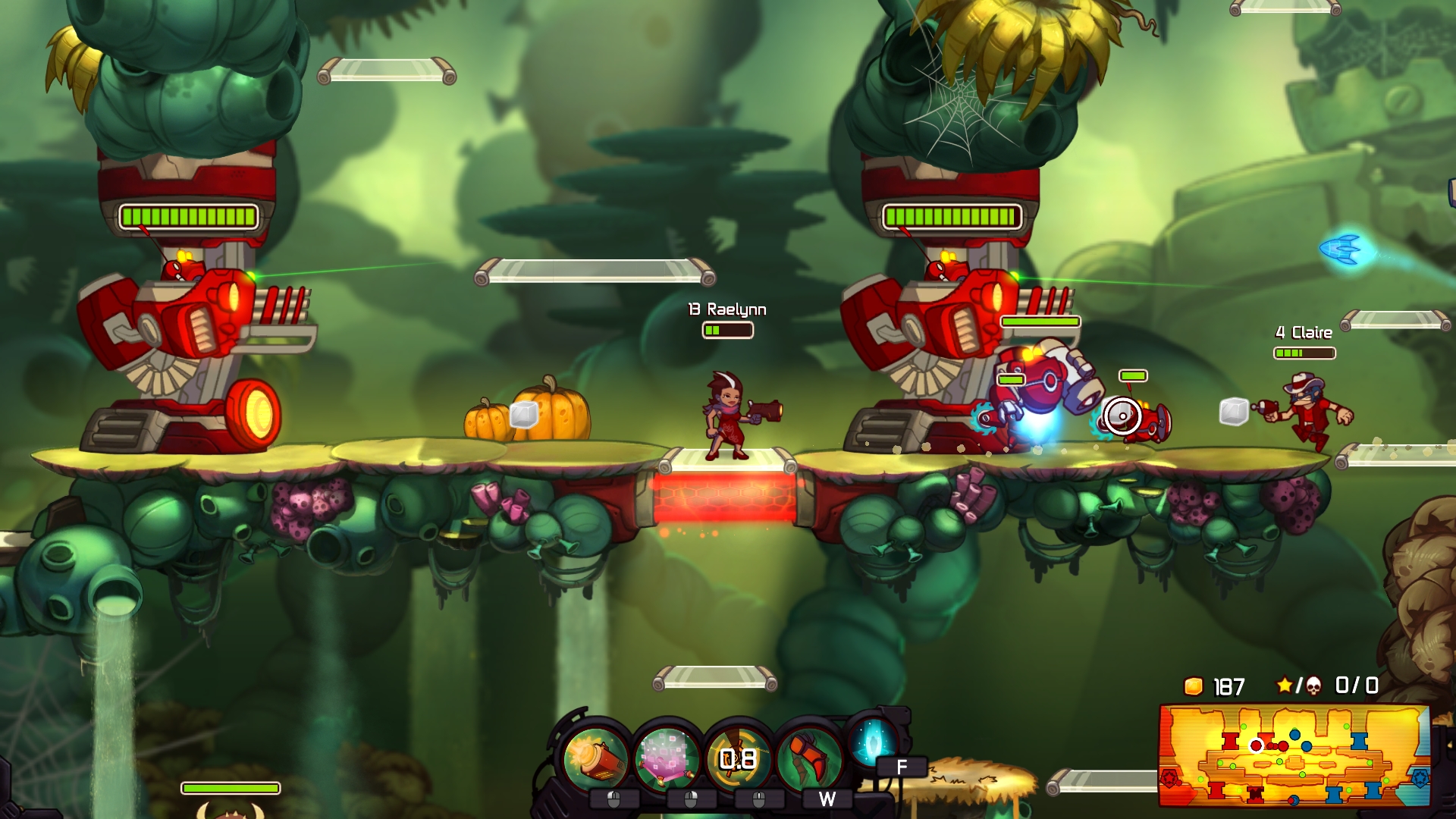Click the silver crate pickup near the pumpkins
1456x819 pixels.
524,416
